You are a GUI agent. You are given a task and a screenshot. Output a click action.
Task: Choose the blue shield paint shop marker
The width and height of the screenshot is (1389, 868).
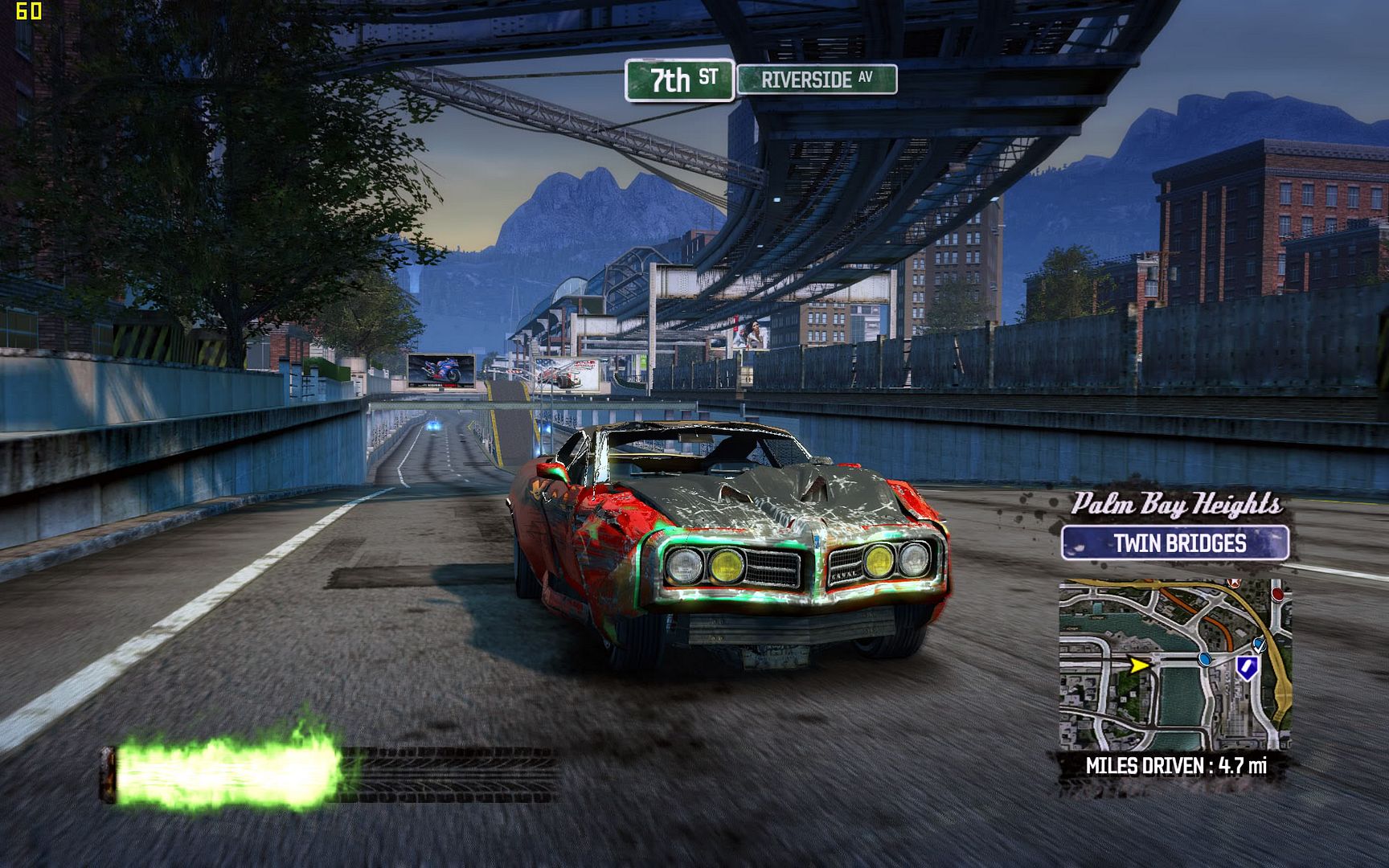pos(1247,666)
